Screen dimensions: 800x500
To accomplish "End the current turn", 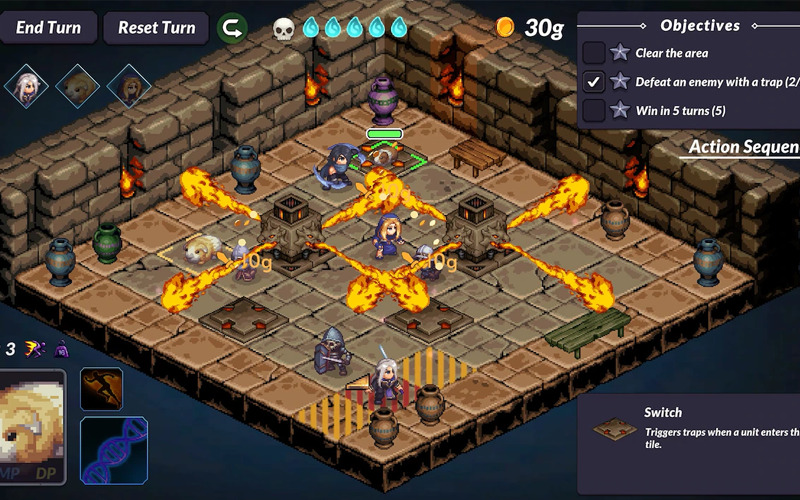I will 48,27.
